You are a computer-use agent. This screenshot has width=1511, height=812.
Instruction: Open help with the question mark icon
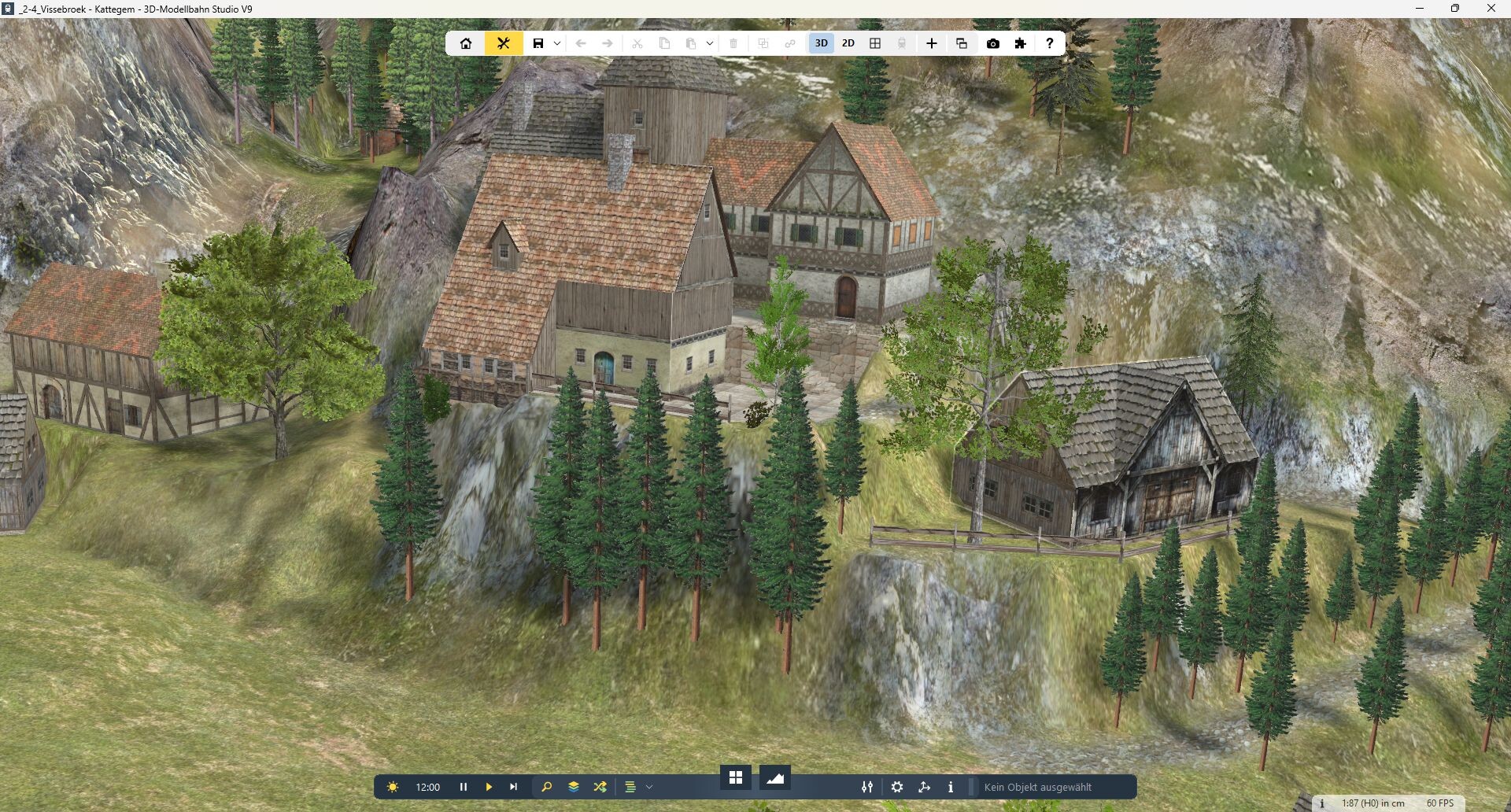(1049, 43)
